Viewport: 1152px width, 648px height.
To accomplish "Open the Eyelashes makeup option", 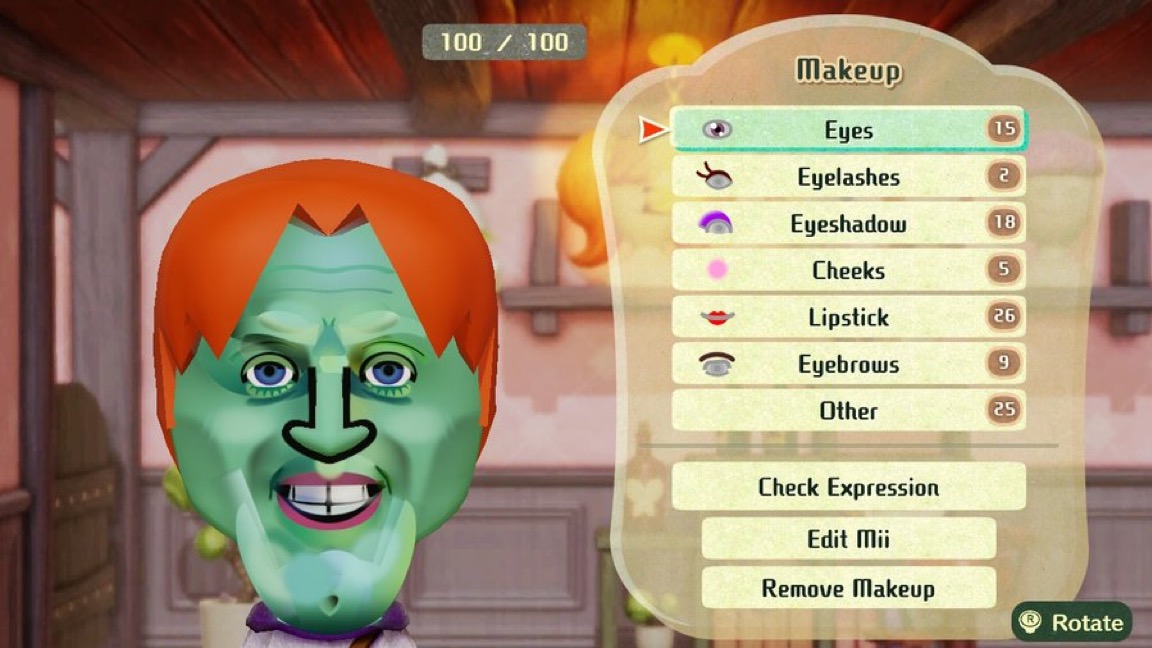I will tap(848, 177).
